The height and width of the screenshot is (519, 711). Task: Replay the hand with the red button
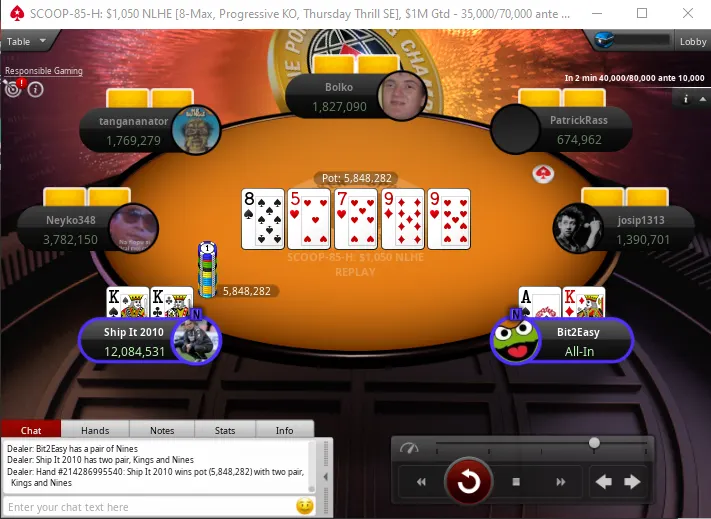tap(468, 482)
